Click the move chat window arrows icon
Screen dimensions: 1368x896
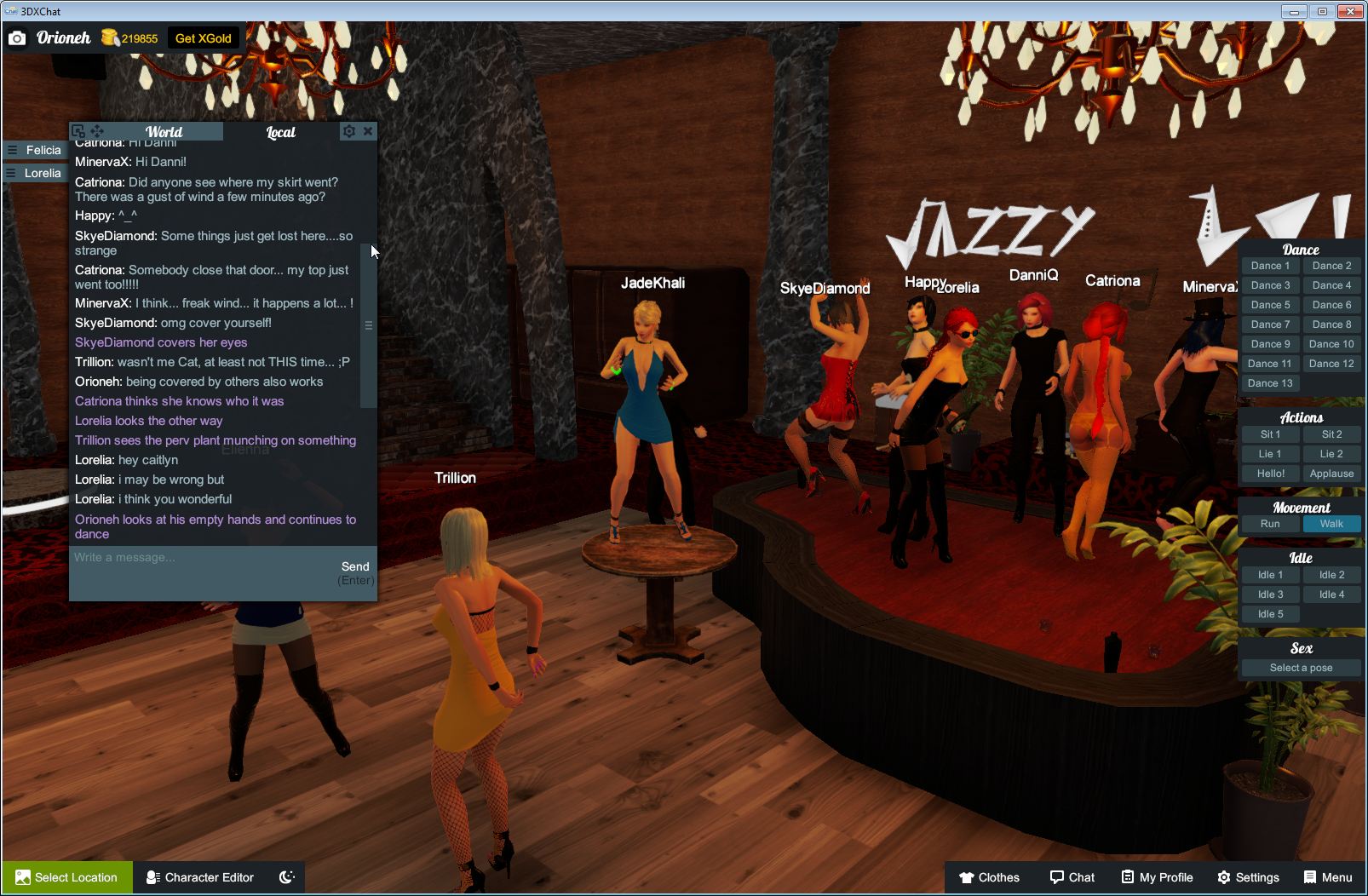tap(98, 130)
